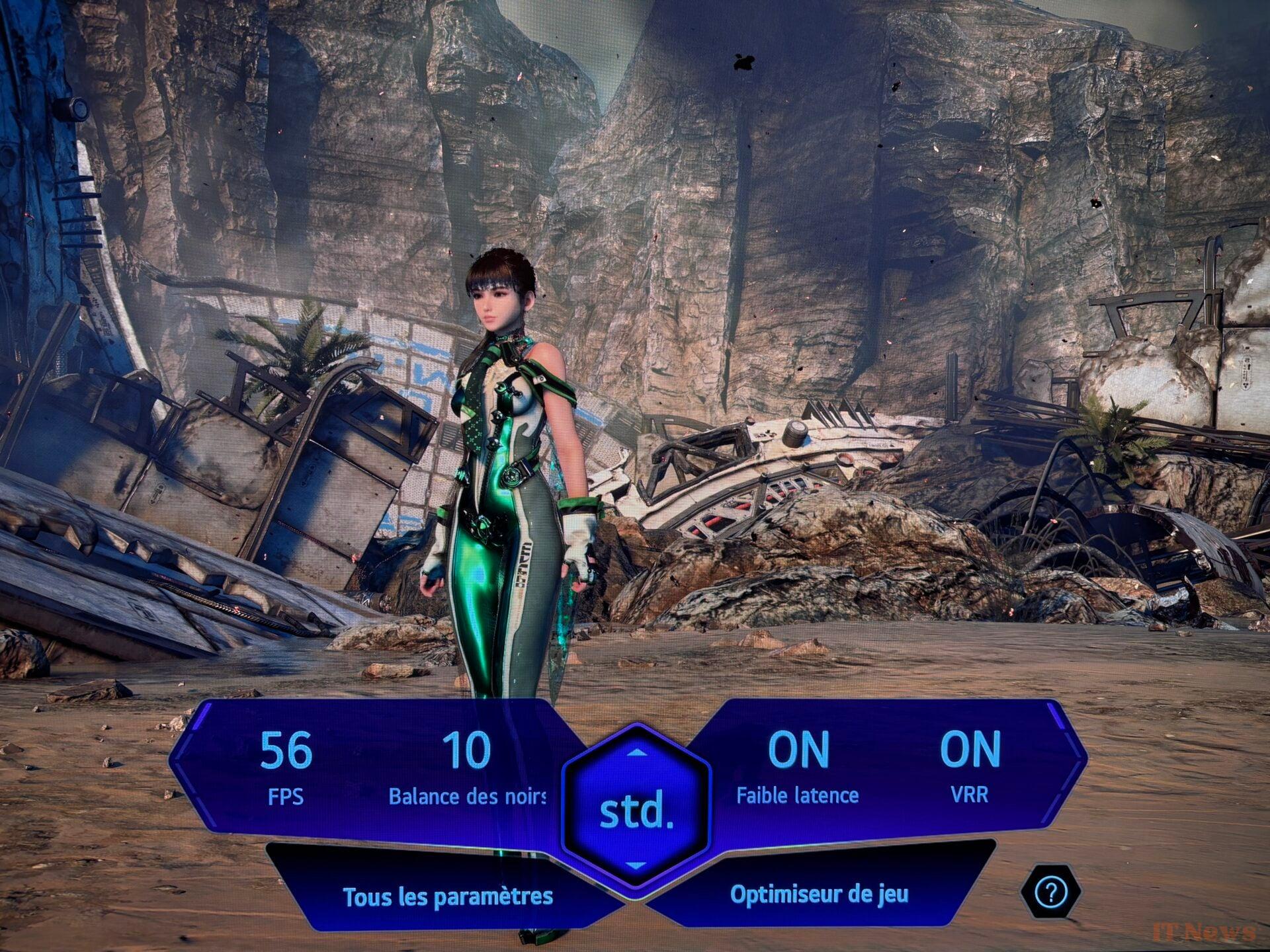This screenshot has width=1270, height=952.
Task: Adjust the Balance des noirs setting
Action: (x=467, y=768)
